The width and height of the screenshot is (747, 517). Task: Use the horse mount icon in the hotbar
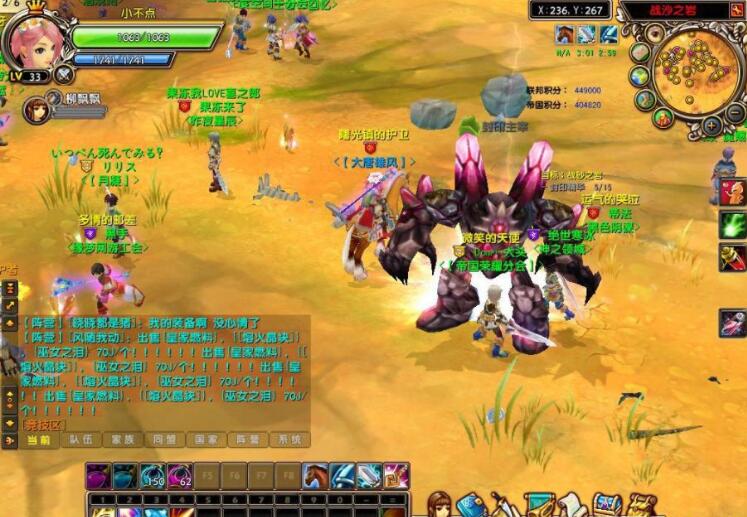pyautogui.click(x=315, y=476)
